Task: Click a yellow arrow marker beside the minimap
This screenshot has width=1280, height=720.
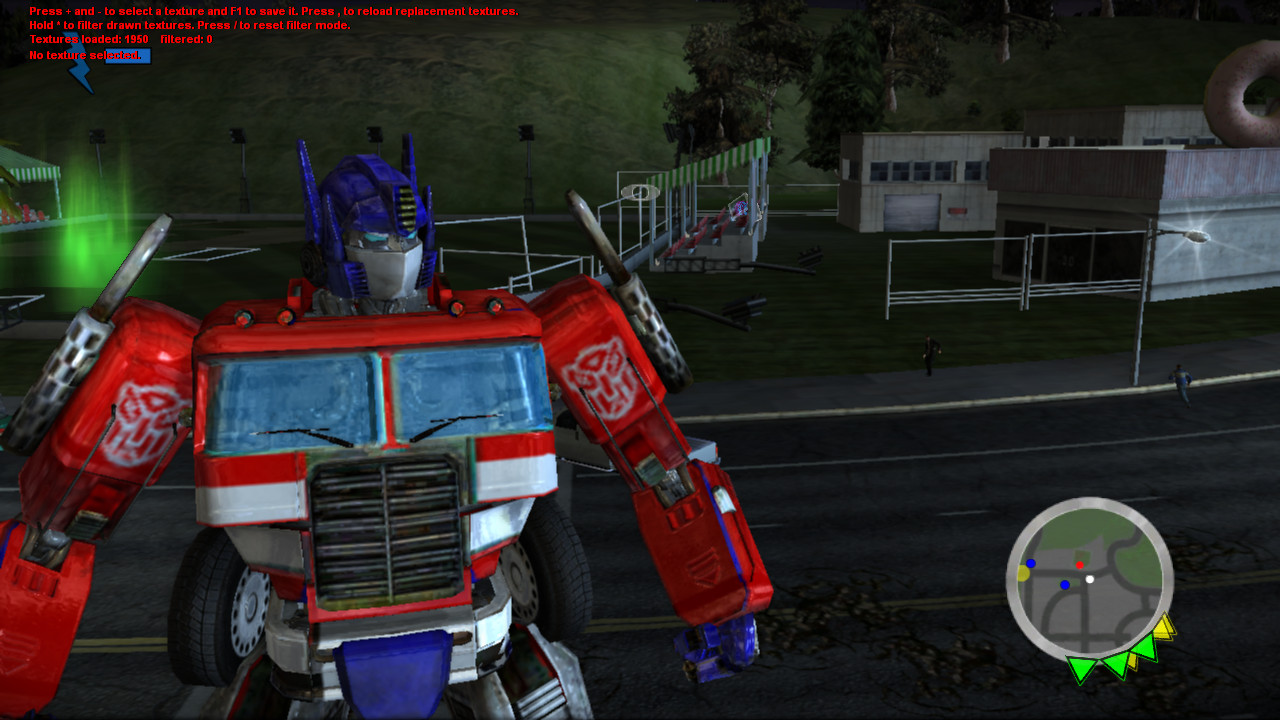Action: tap(1162, 629)
